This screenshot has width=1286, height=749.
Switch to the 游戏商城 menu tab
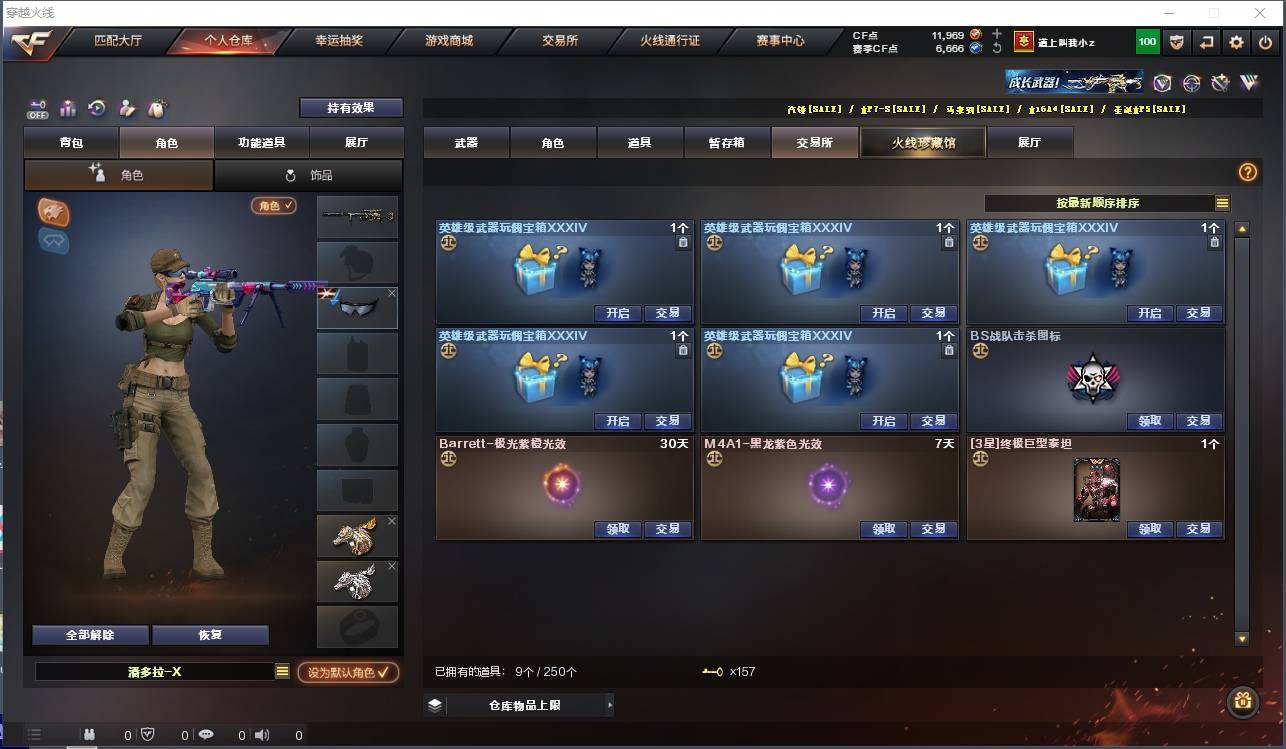[x=448, y=41]
